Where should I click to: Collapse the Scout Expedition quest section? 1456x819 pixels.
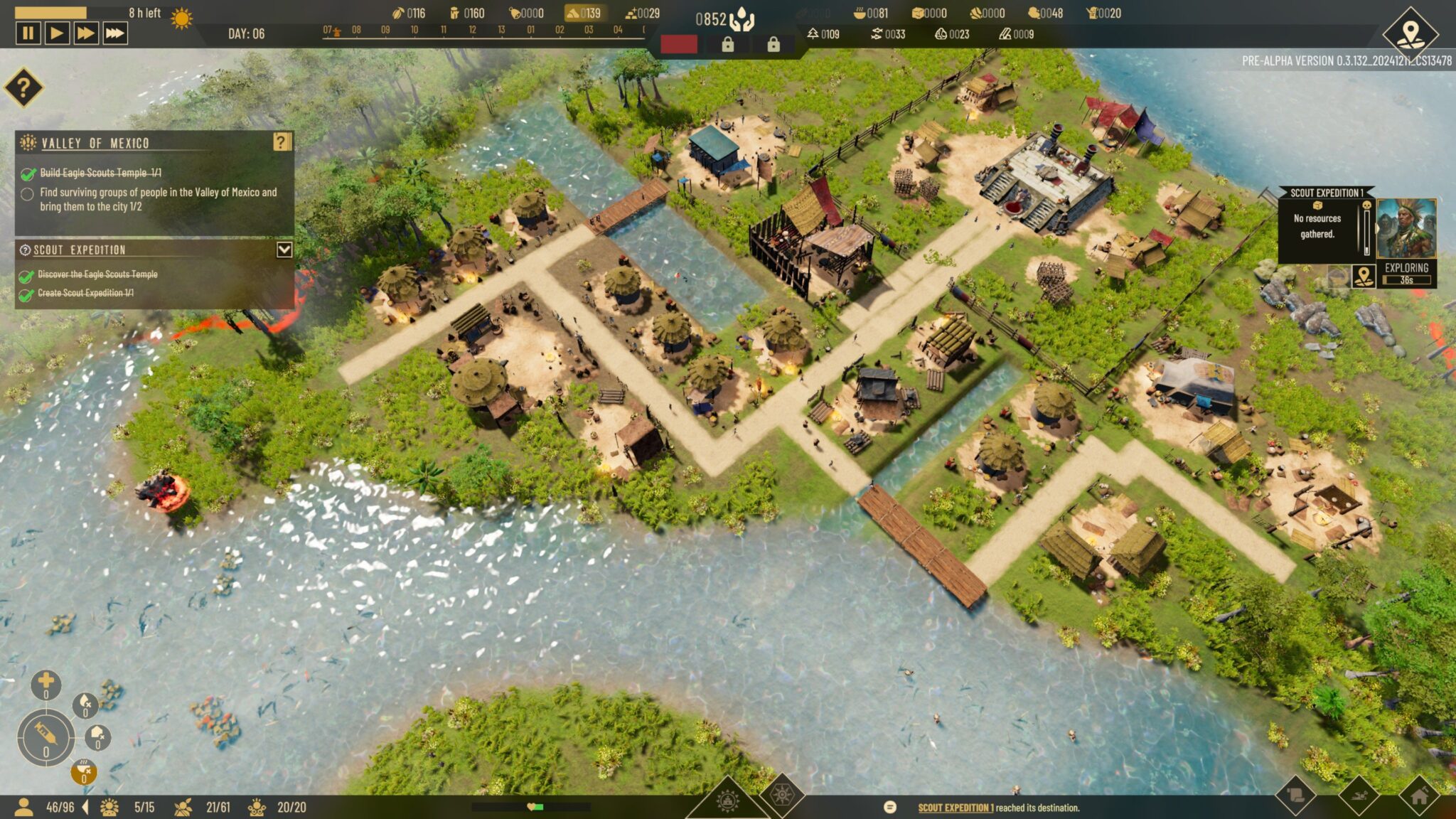(283, 250)
